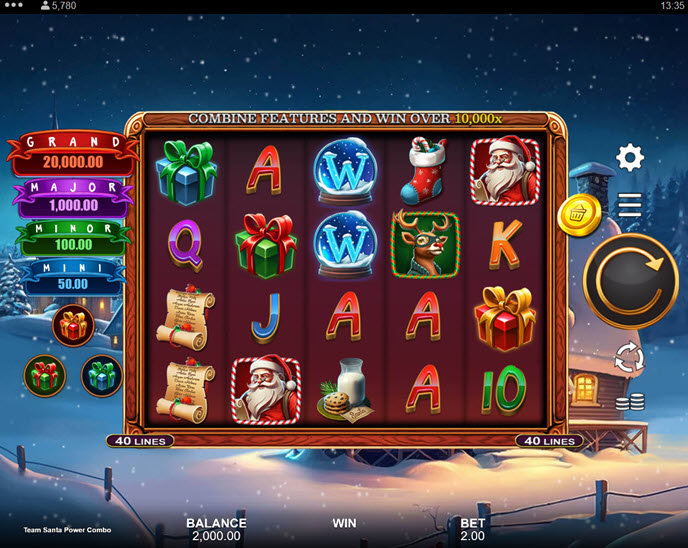Screen dimensions: 688x548
Task: Click the three-dot menu in the top bar
Action: [14, 6]
